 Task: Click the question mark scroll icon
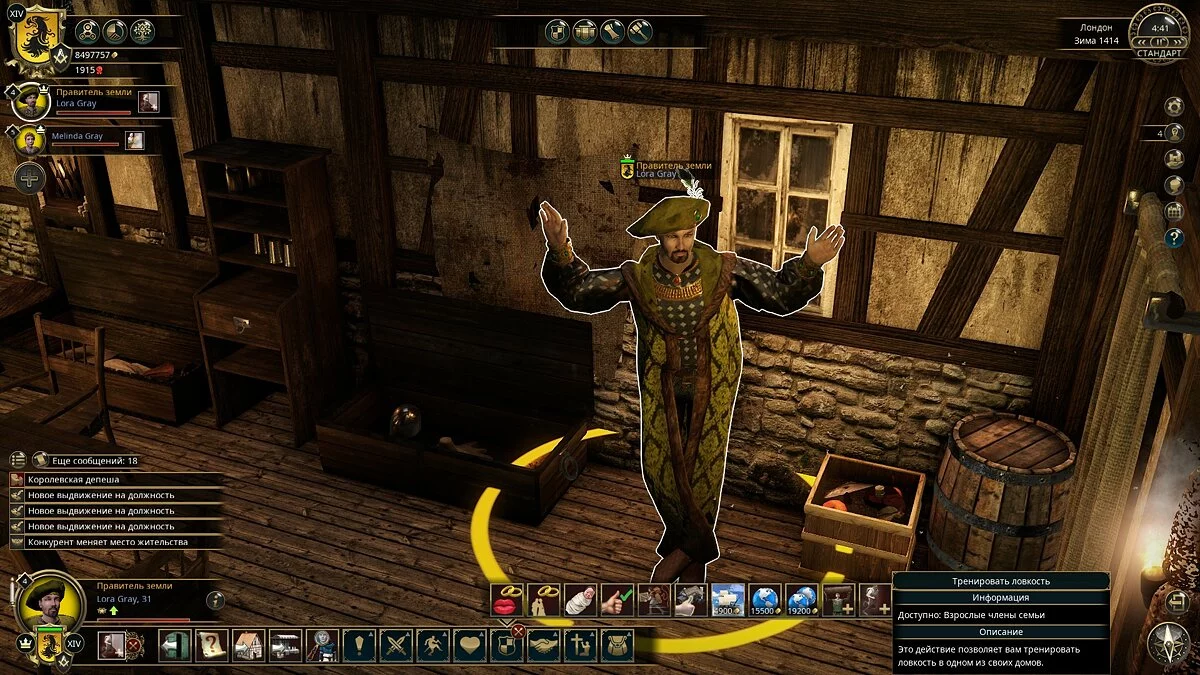coord(212,645)
